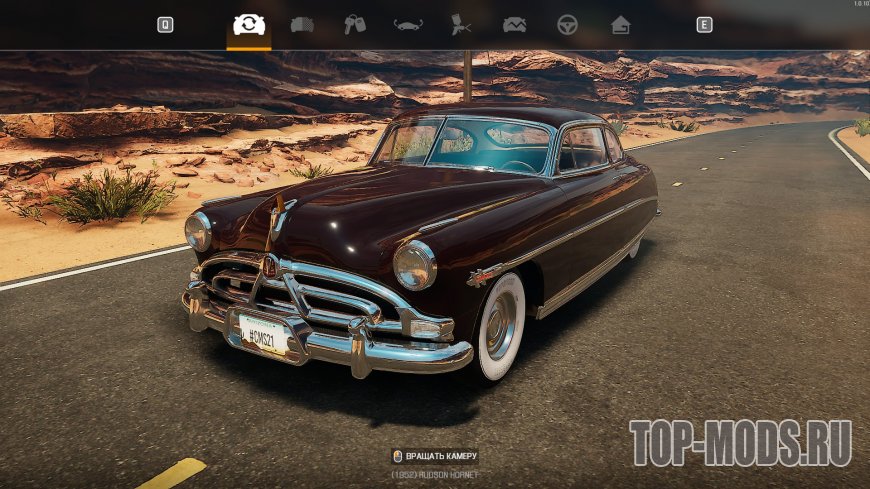Switch to the car keys tab
The height and width of the screenshot is (489, 870).
[355, 25]
